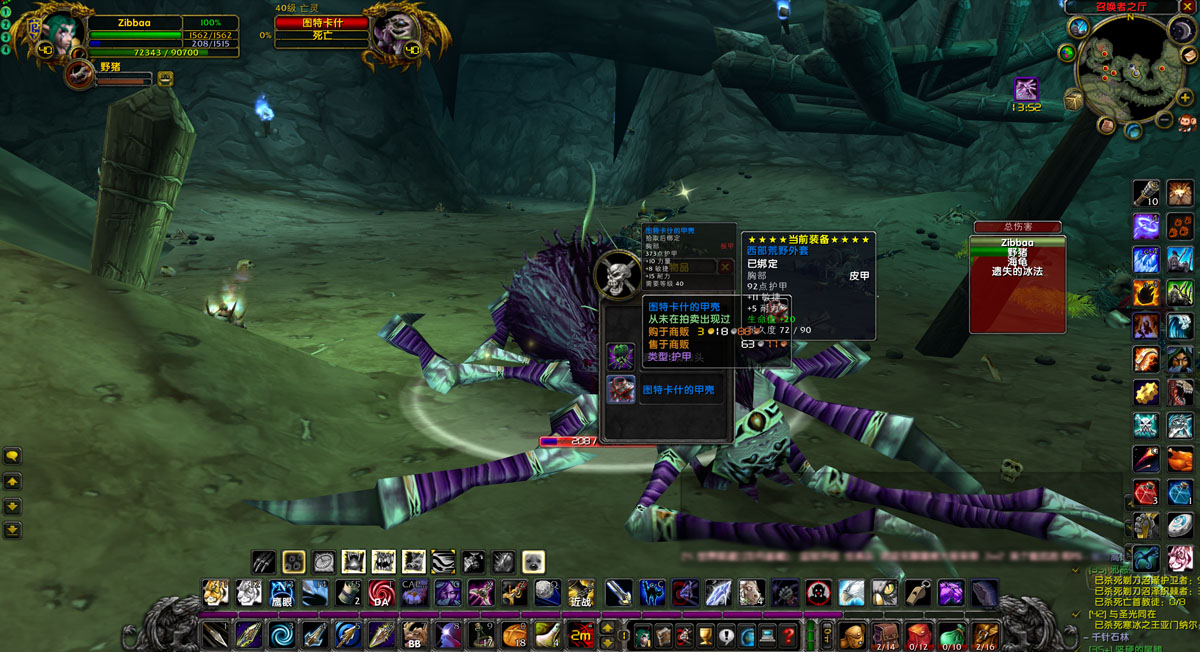Viewport: 1200px width, 652px height.
Task: Click the moon time-of-day indicator
Action: point(1181,31)
